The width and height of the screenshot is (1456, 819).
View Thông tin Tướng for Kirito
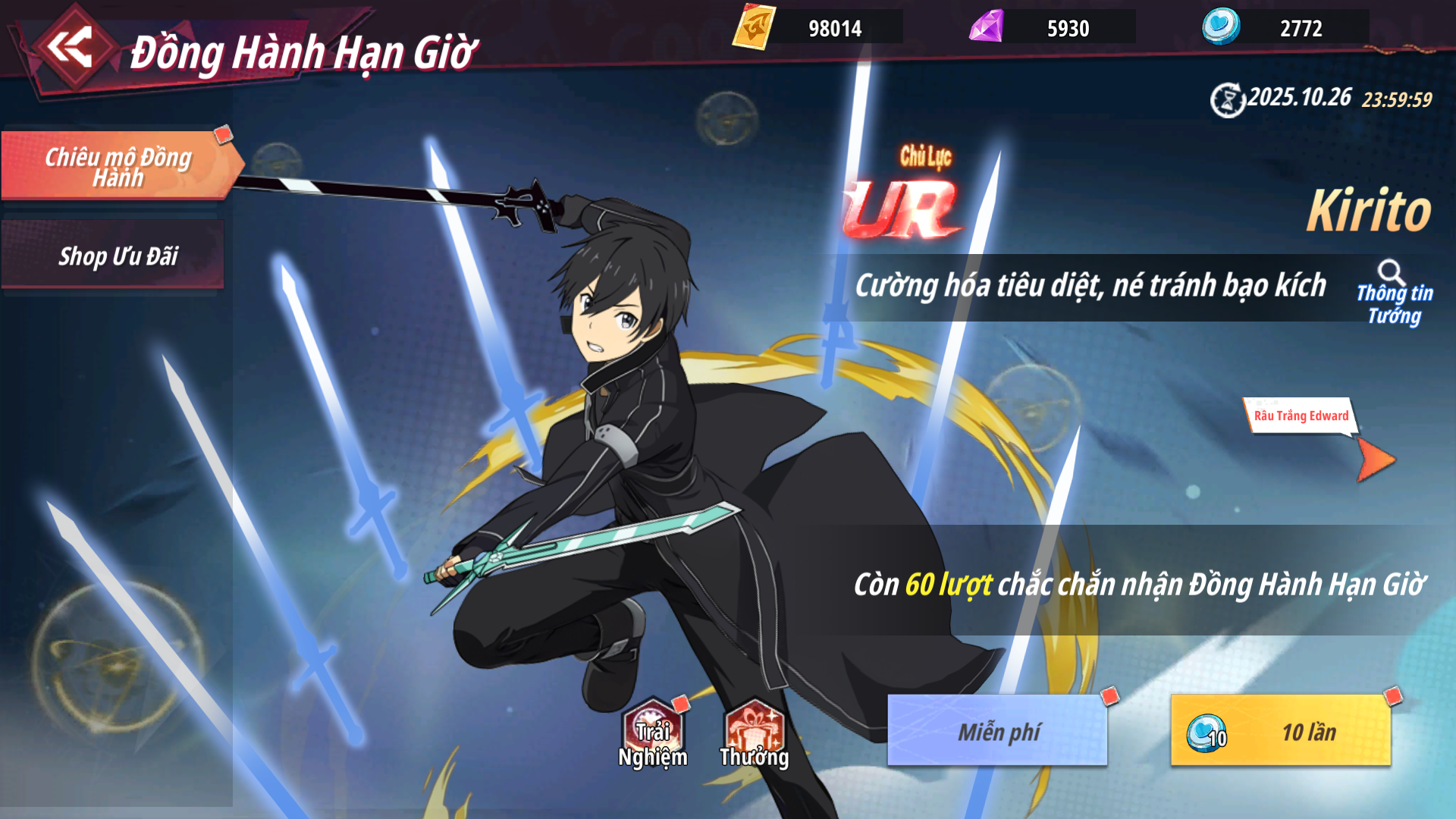[x=1393, y=293]
